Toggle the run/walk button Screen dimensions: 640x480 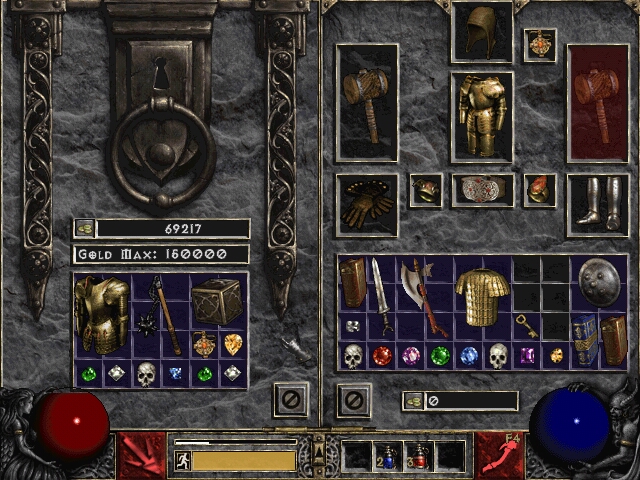tap(183, 461)
